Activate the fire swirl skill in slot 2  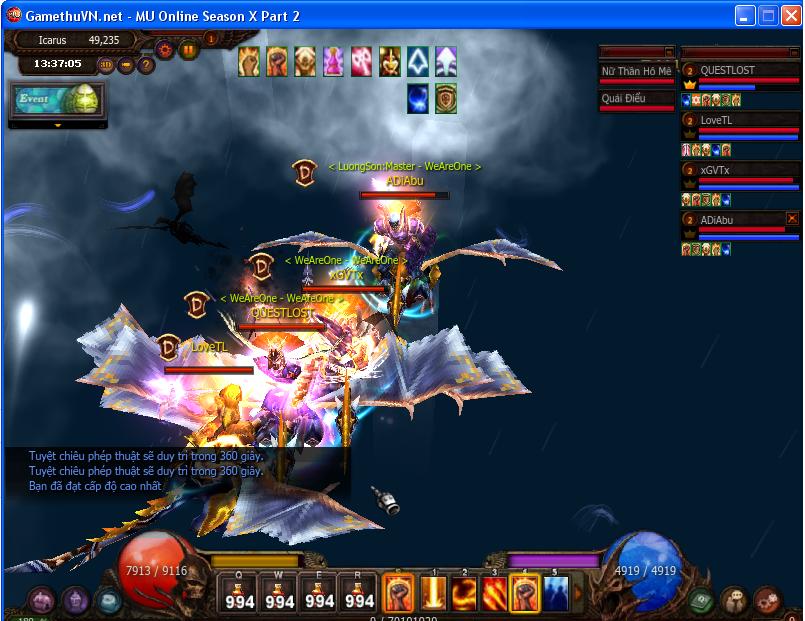click(464, 593)
